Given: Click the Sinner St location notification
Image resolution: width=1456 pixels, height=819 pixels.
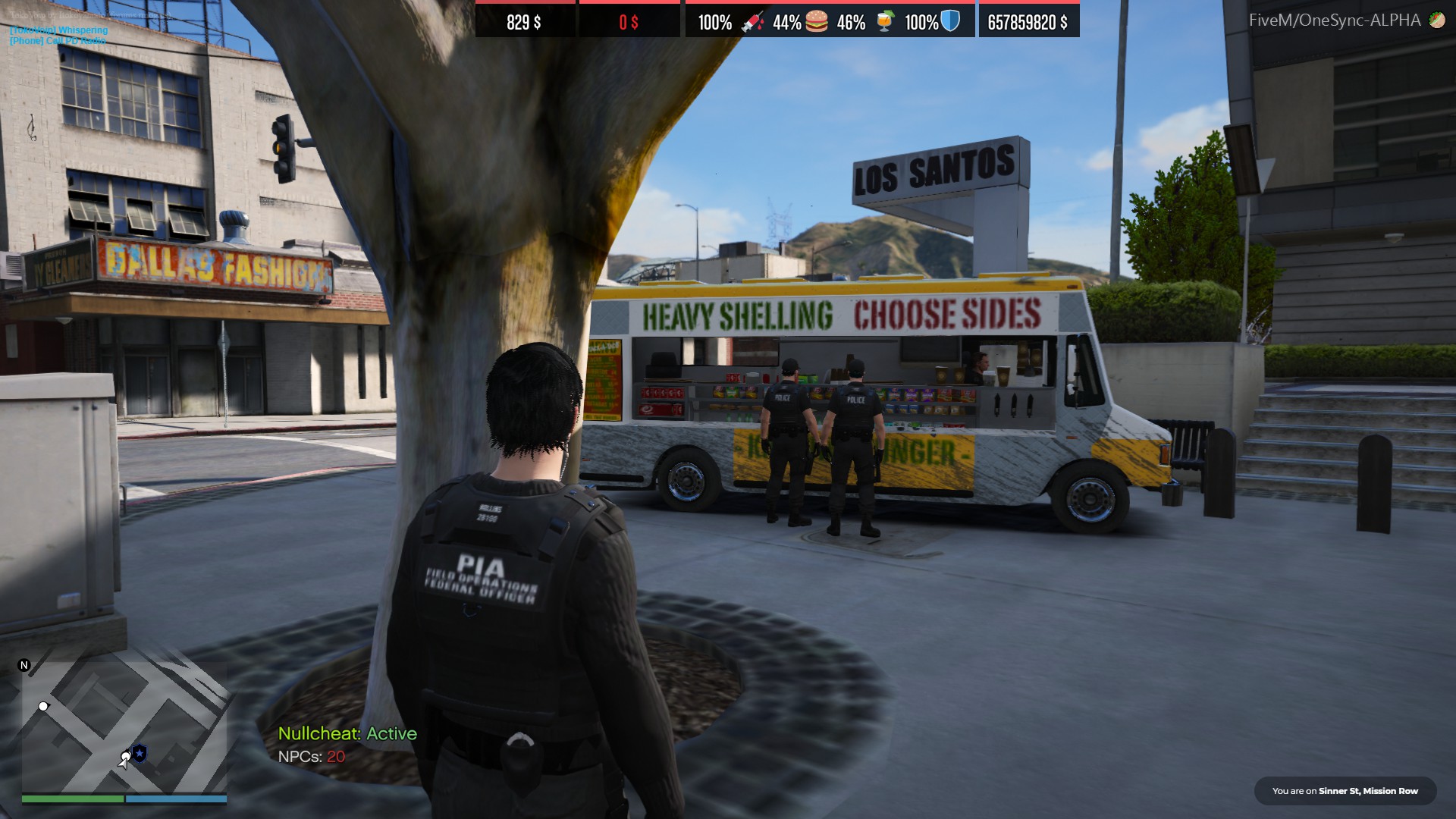Looking at the screenshot, I should click(1345, 791).
